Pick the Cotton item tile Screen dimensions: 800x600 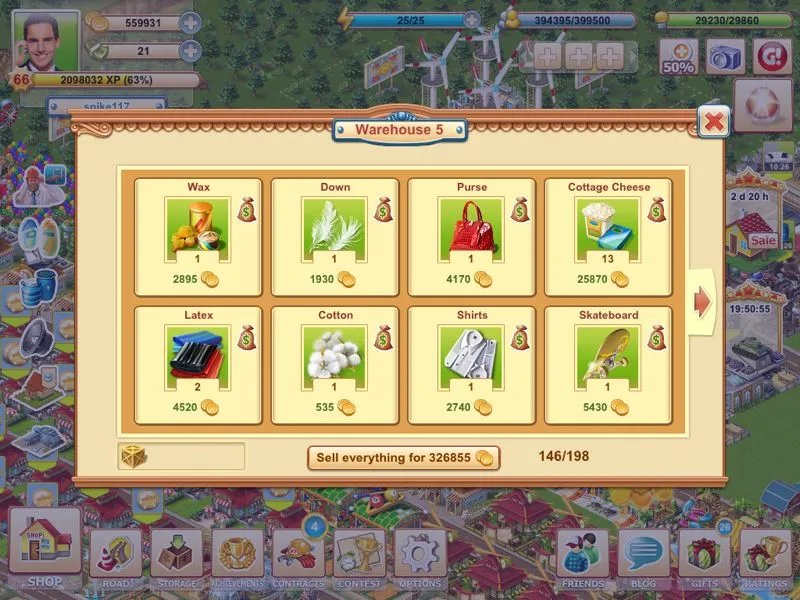point(335,365)
